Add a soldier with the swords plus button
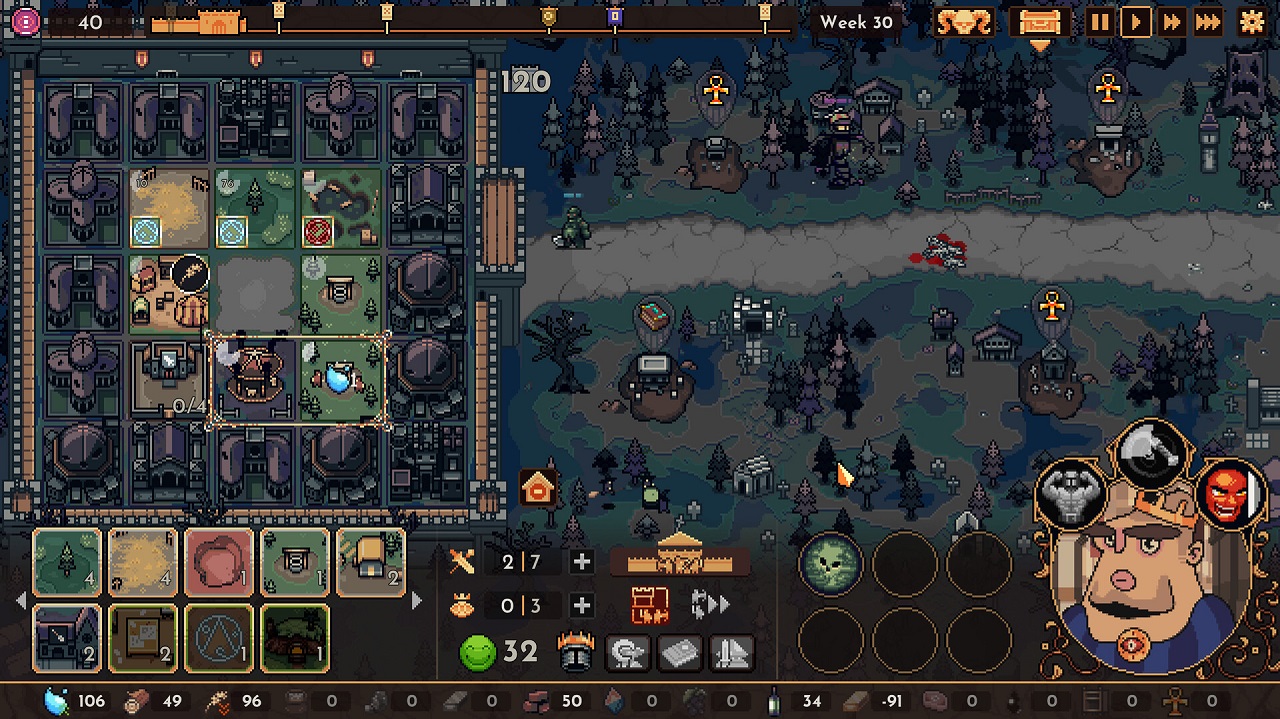Screen dimensions: 1280x719 (x=581, y=562)
